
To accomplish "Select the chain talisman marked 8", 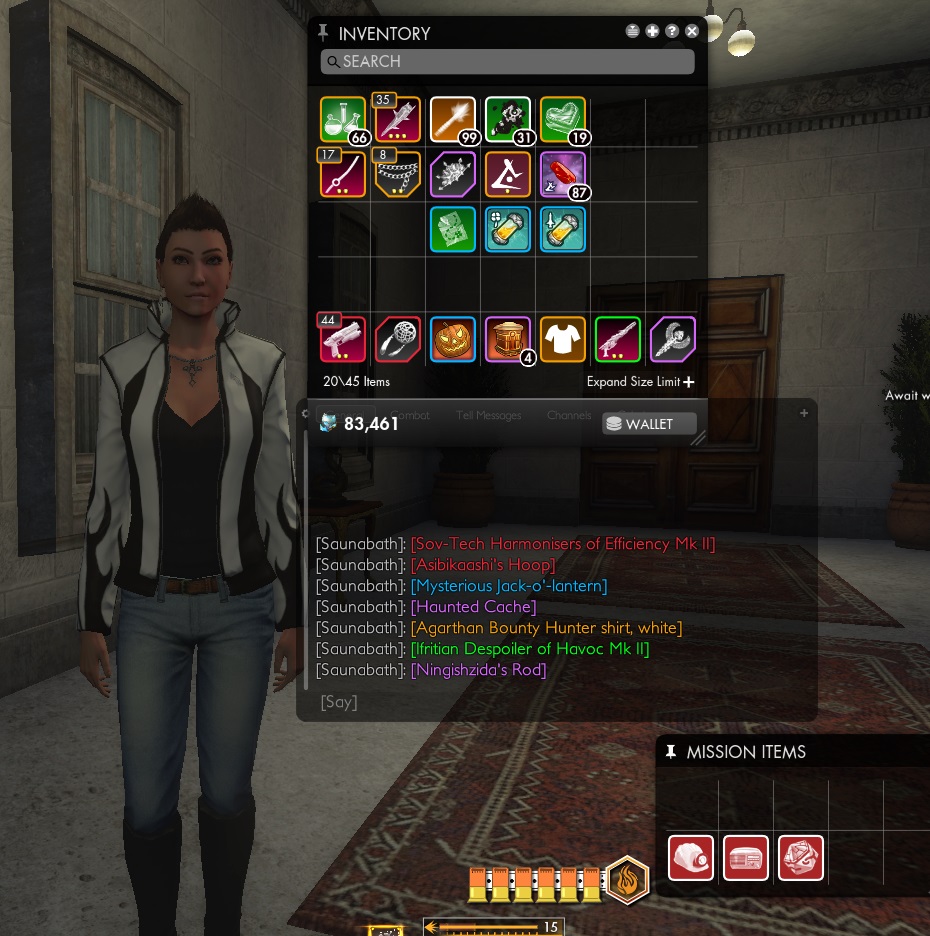I will (397, 175).
